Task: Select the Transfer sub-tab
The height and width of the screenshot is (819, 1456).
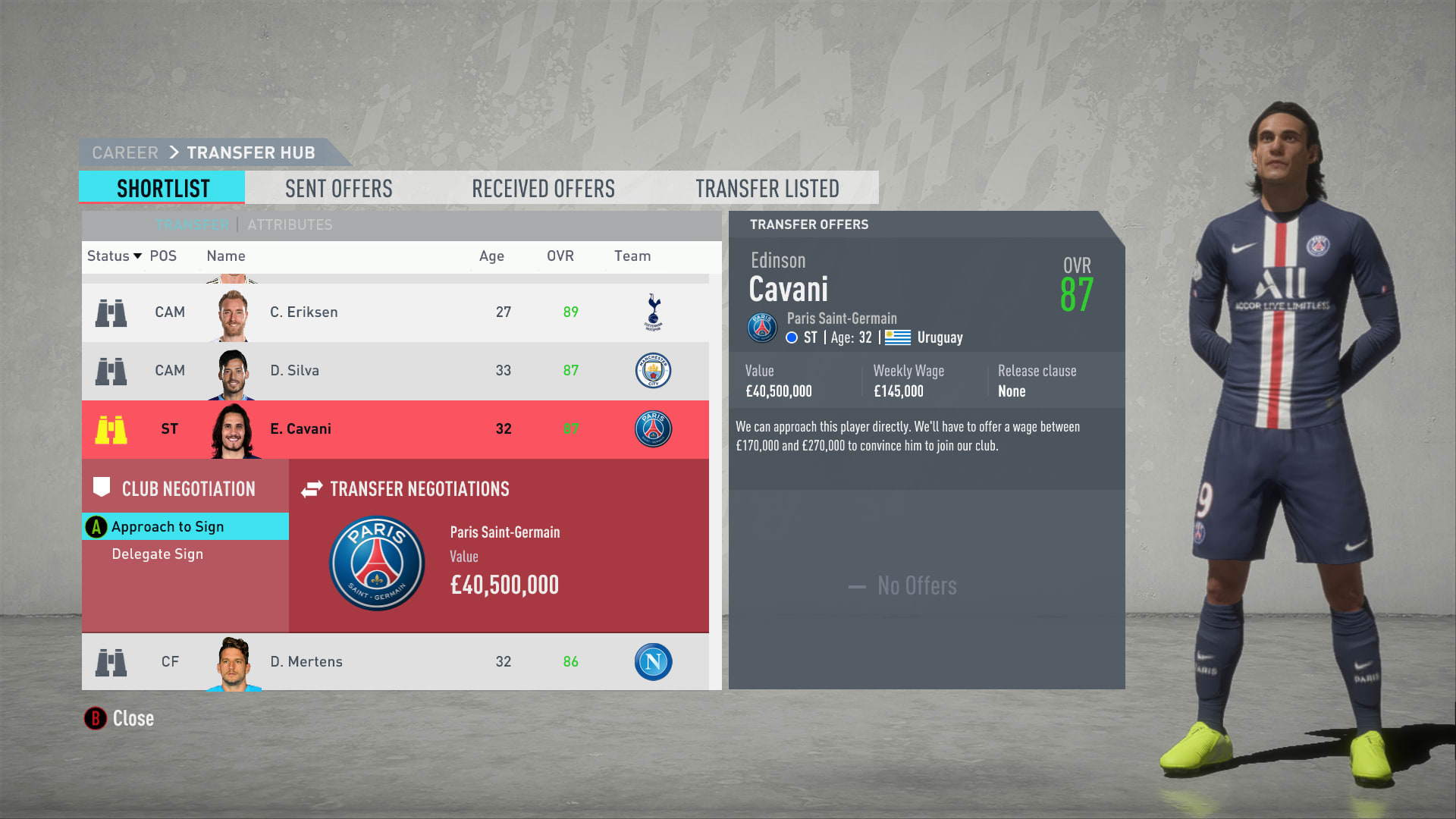Action: 192,225
